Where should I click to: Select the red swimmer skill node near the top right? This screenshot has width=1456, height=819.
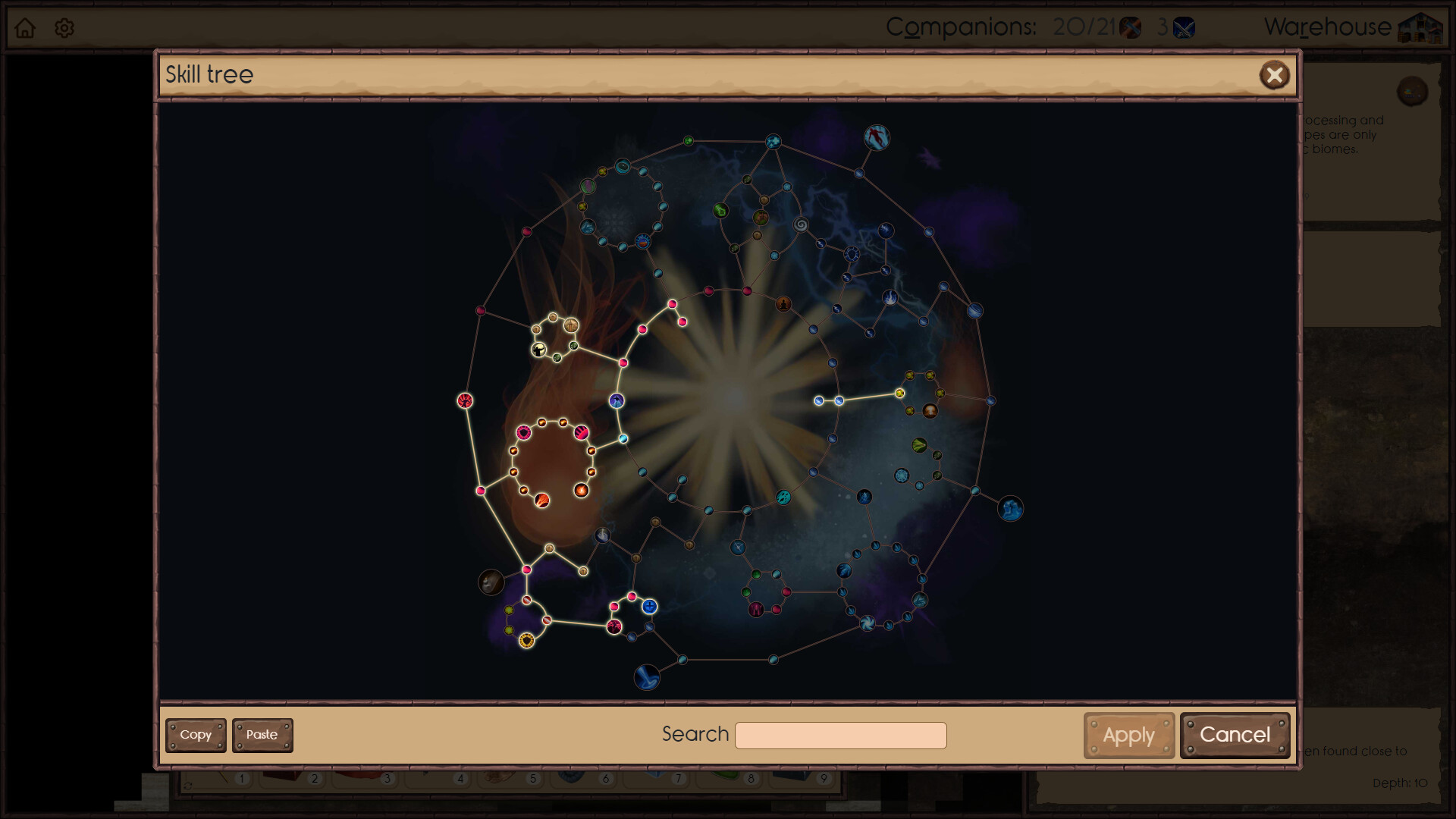click(x=877, y=138)
